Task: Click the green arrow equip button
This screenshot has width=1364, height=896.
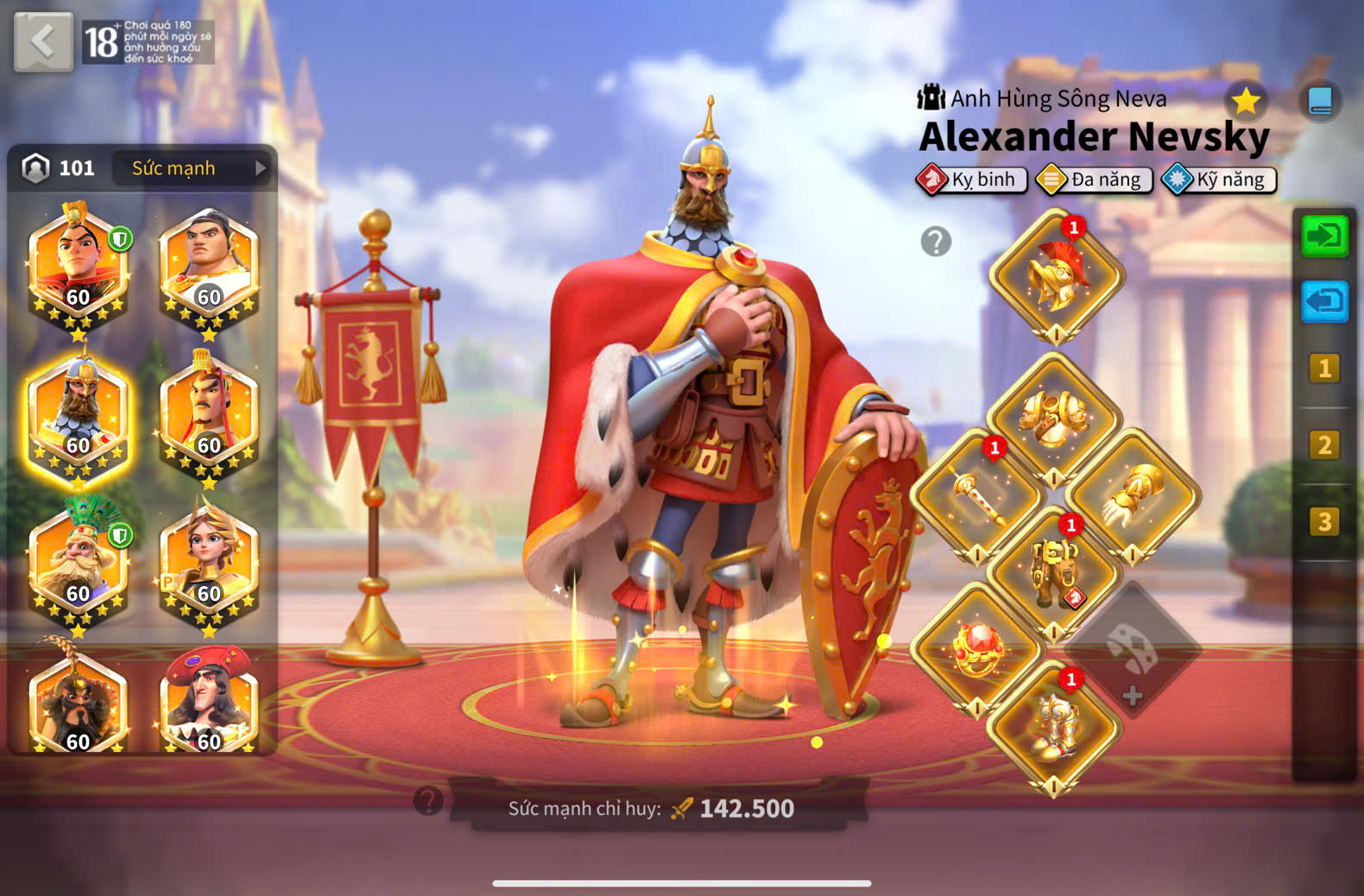Action: tap(1323, 236)
